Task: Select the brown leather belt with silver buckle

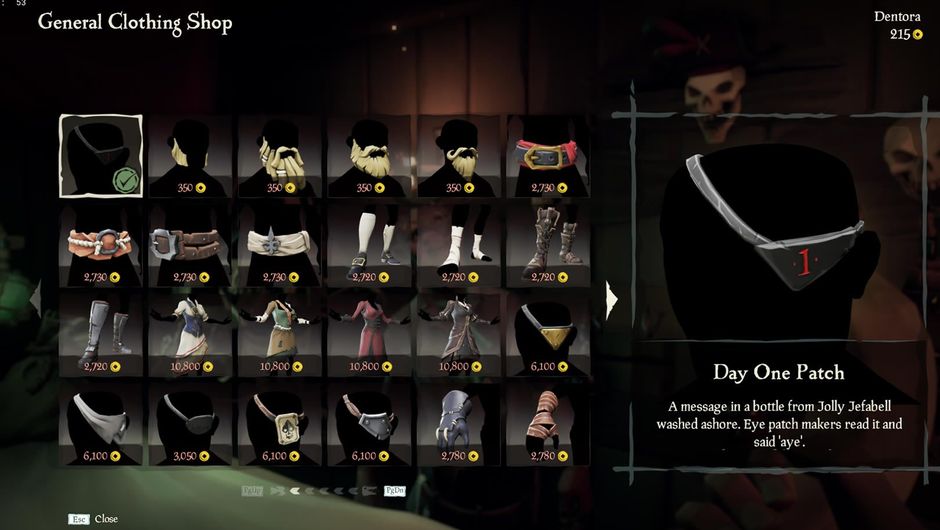Action: [x=190, y=244]
